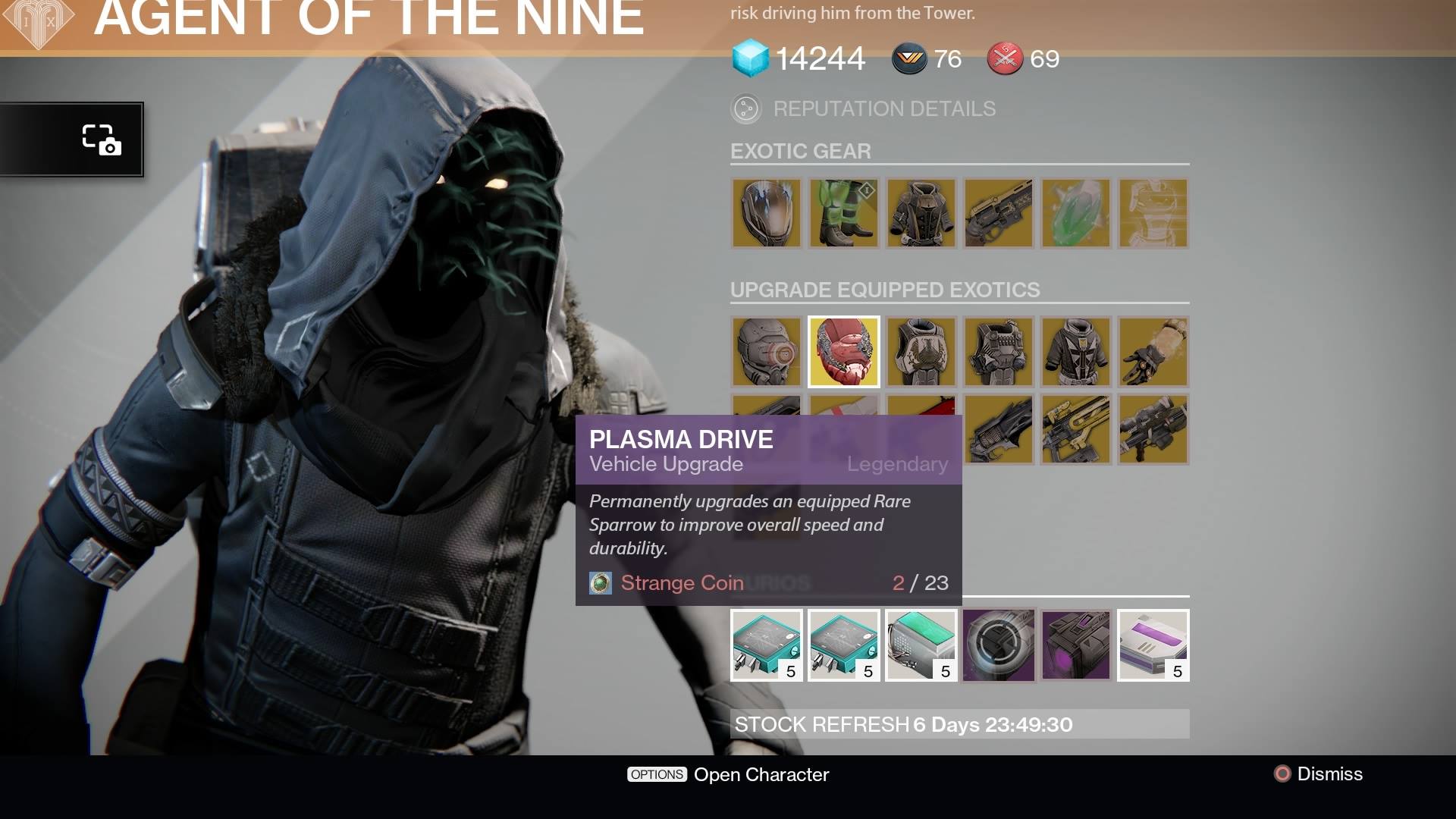Select the highlighted red boots under Upgrade Equipped Exotics
1456x819 pixels.
pos(844,351)
